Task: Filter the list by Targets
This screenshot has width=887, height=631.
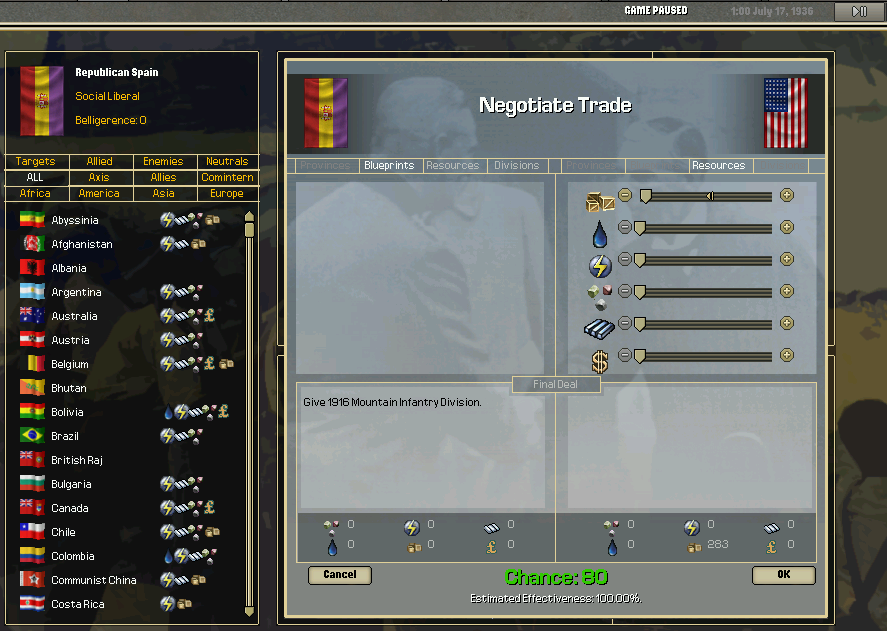Action: (35, 162)
